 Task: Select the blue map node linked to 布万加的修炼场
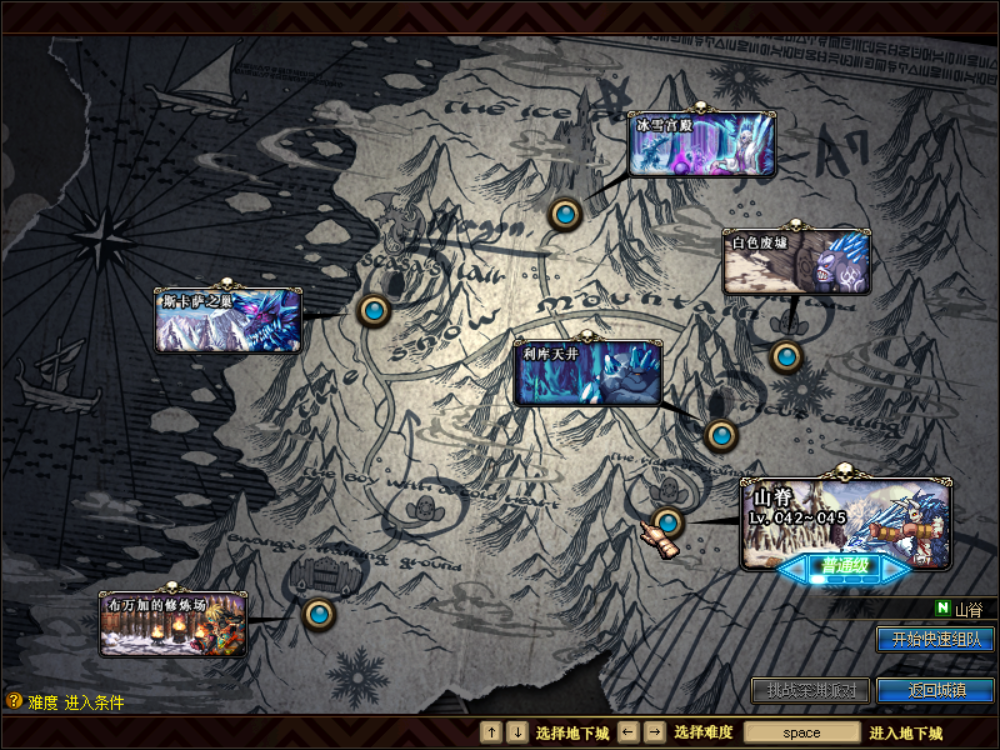pos(318,613)
